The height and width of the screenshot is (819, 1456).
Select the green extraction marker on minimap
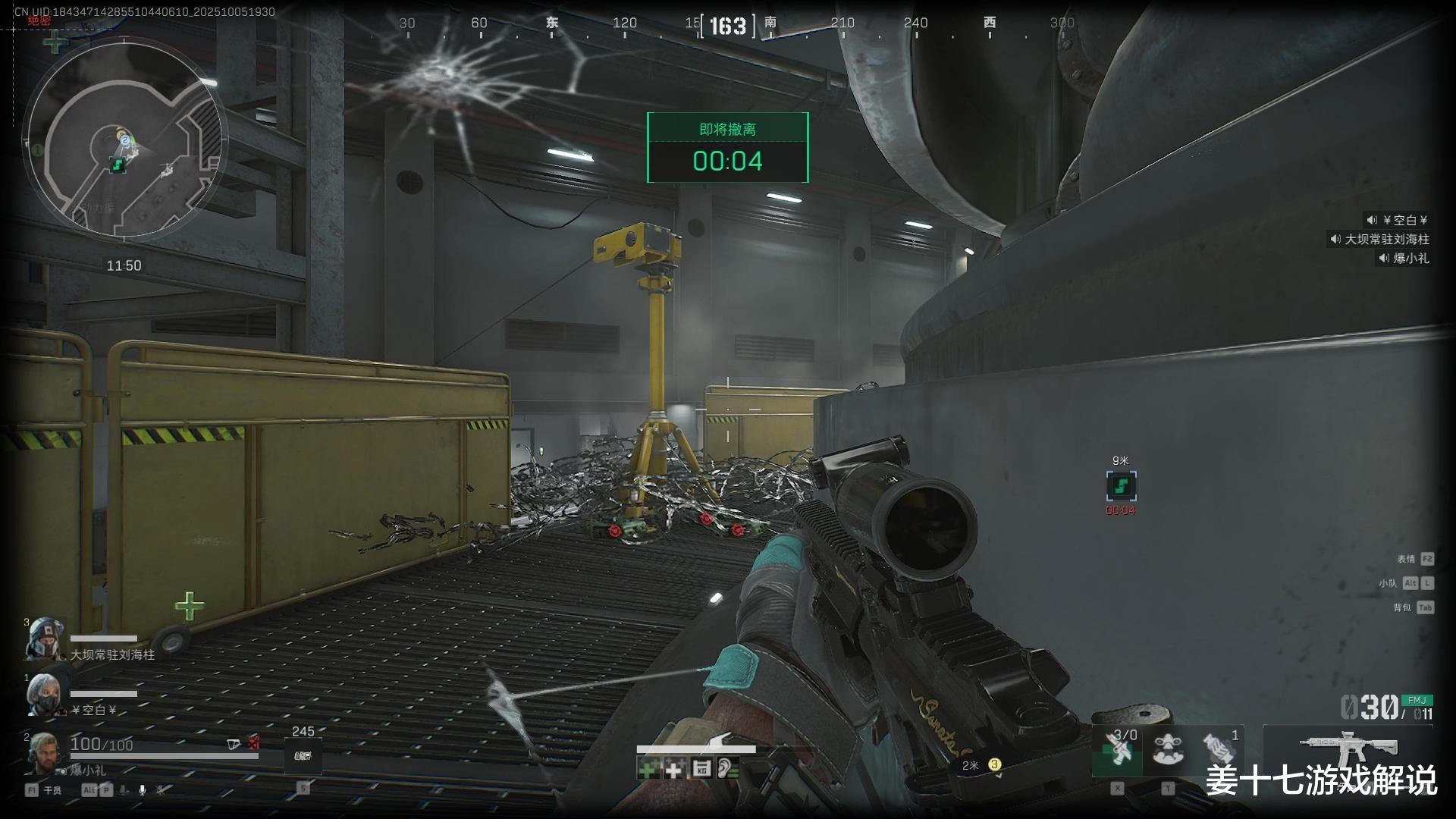117,164
